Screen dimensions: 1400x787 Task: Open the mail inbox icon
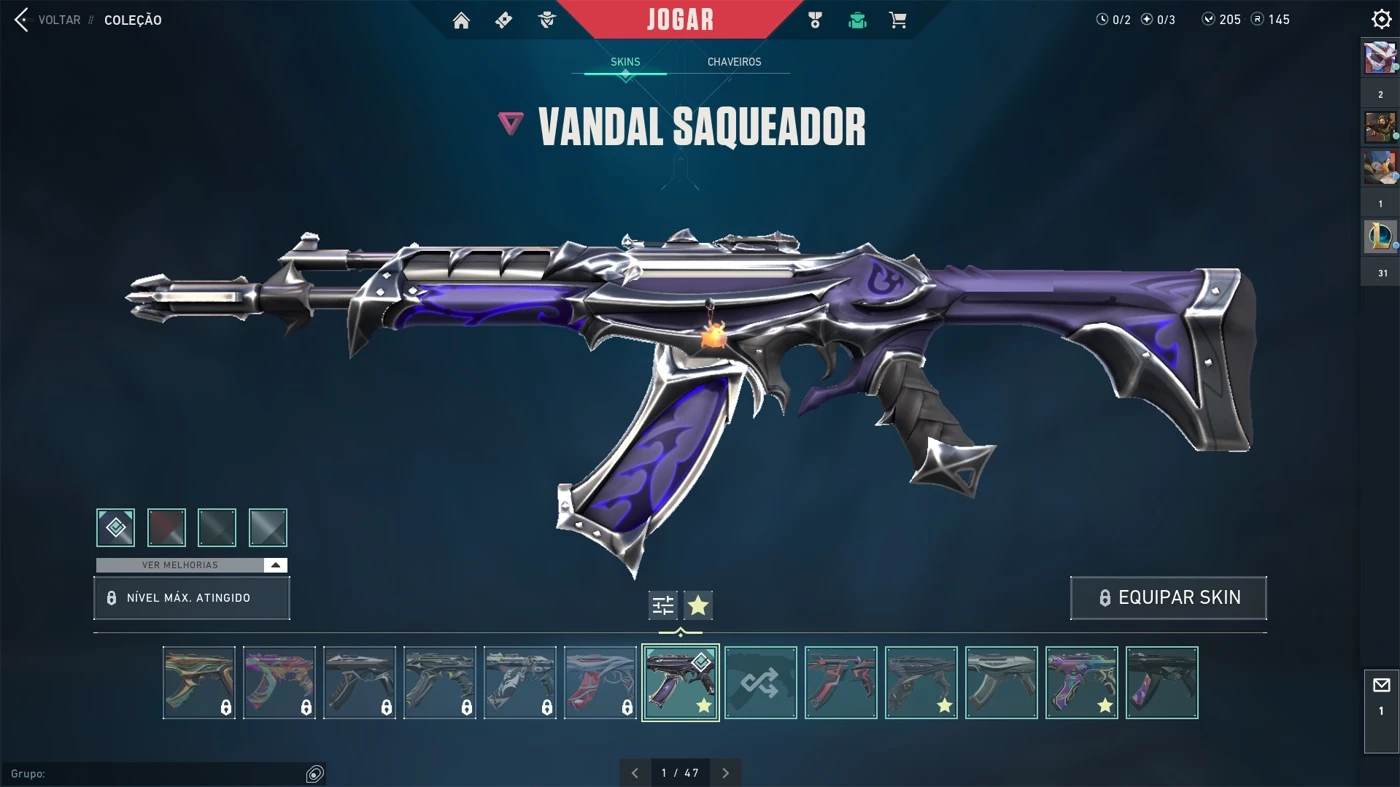tap(1381, 685)
